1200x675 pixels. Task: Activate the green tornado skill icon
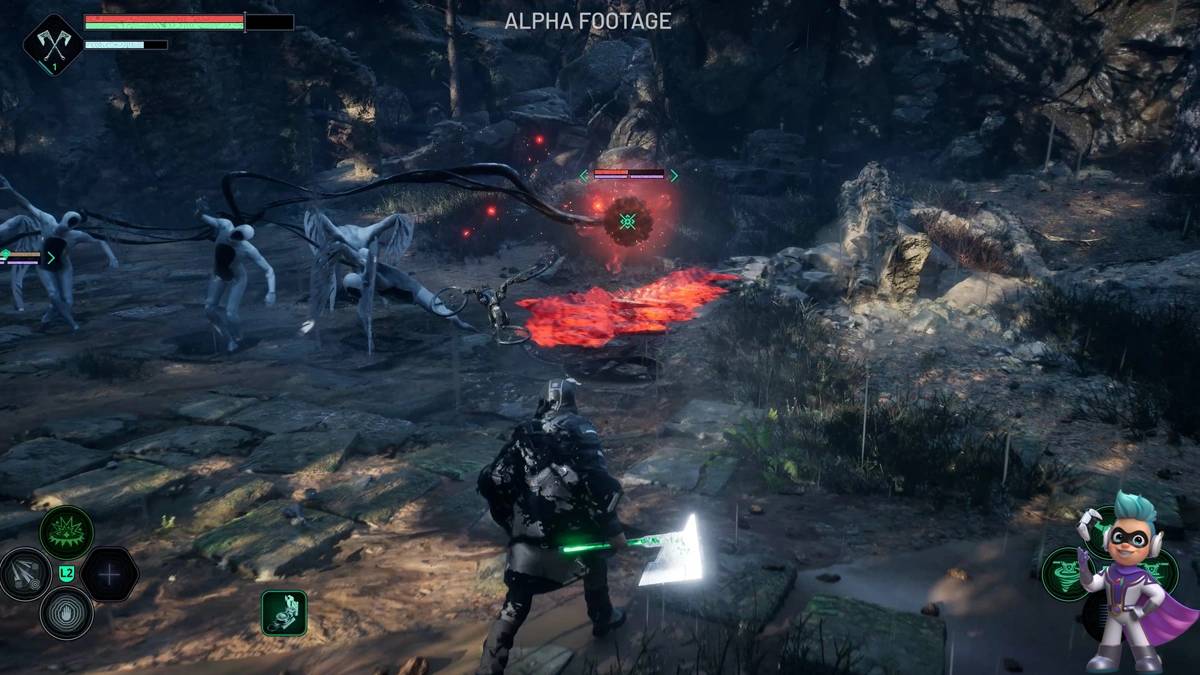pyautogui.click(x=1064, y=575)
